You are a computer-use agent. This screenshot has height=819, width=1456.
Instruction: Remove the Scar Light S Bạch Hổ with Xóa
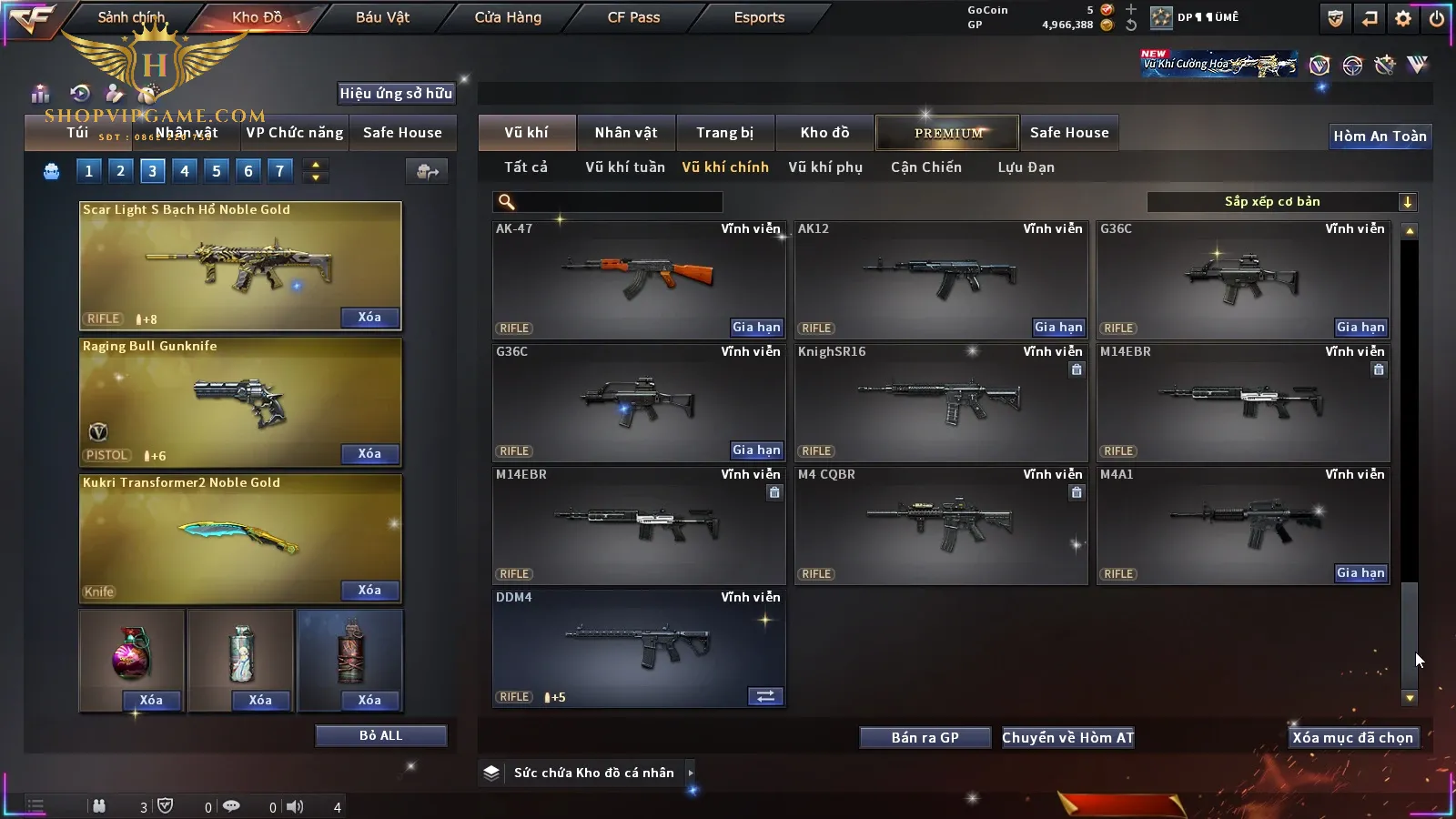369,318
